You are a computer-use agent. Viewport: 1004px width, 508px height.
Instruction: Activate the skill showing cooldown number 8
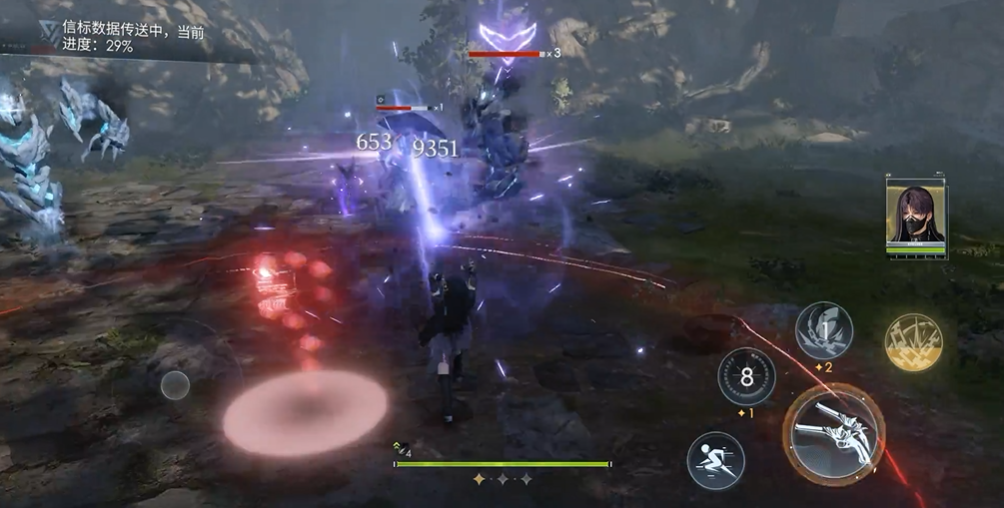pos(746,377)
